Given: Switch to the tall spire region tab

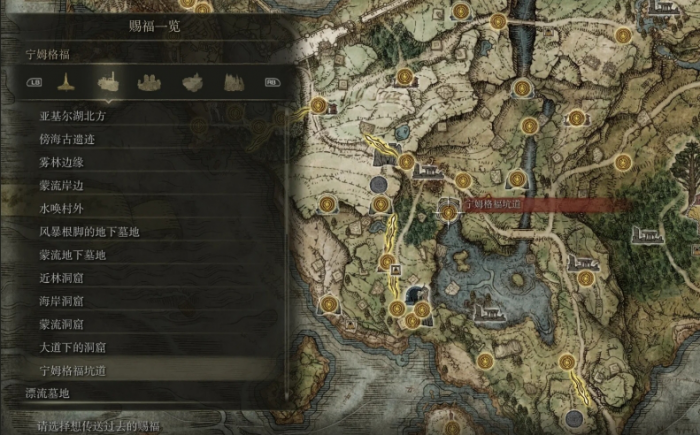Looking at the screenshot, I should click(x=65, y=82).
